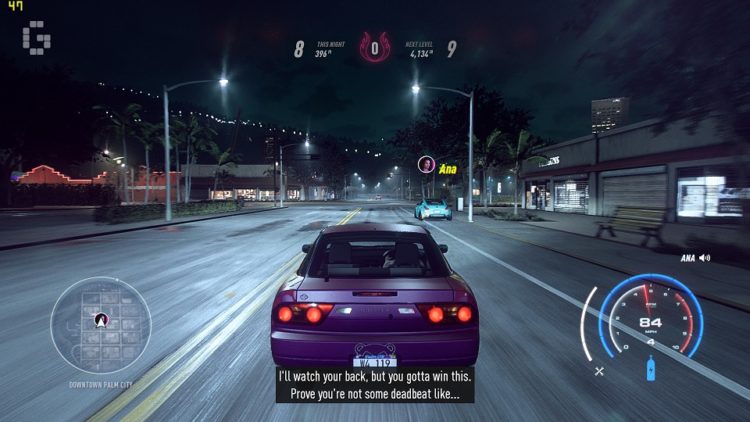This screenshot has width=750, height=422.
Task: Click the X icon beside the speedometer
Action: (x=599, y=371)
